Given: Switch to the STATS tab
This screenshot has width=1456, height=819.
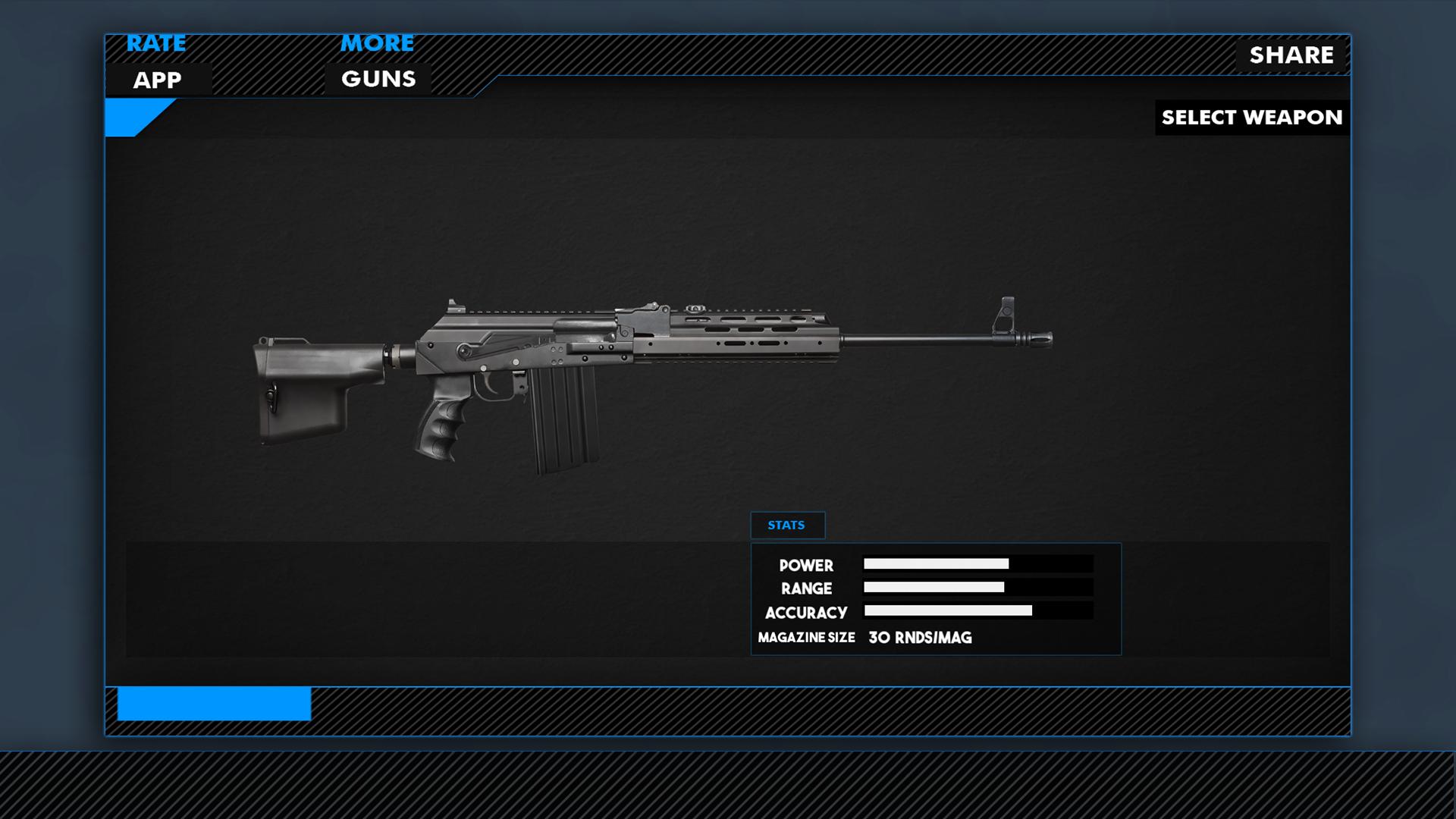Looking at the screenshot, I should (x=787, y=524).
